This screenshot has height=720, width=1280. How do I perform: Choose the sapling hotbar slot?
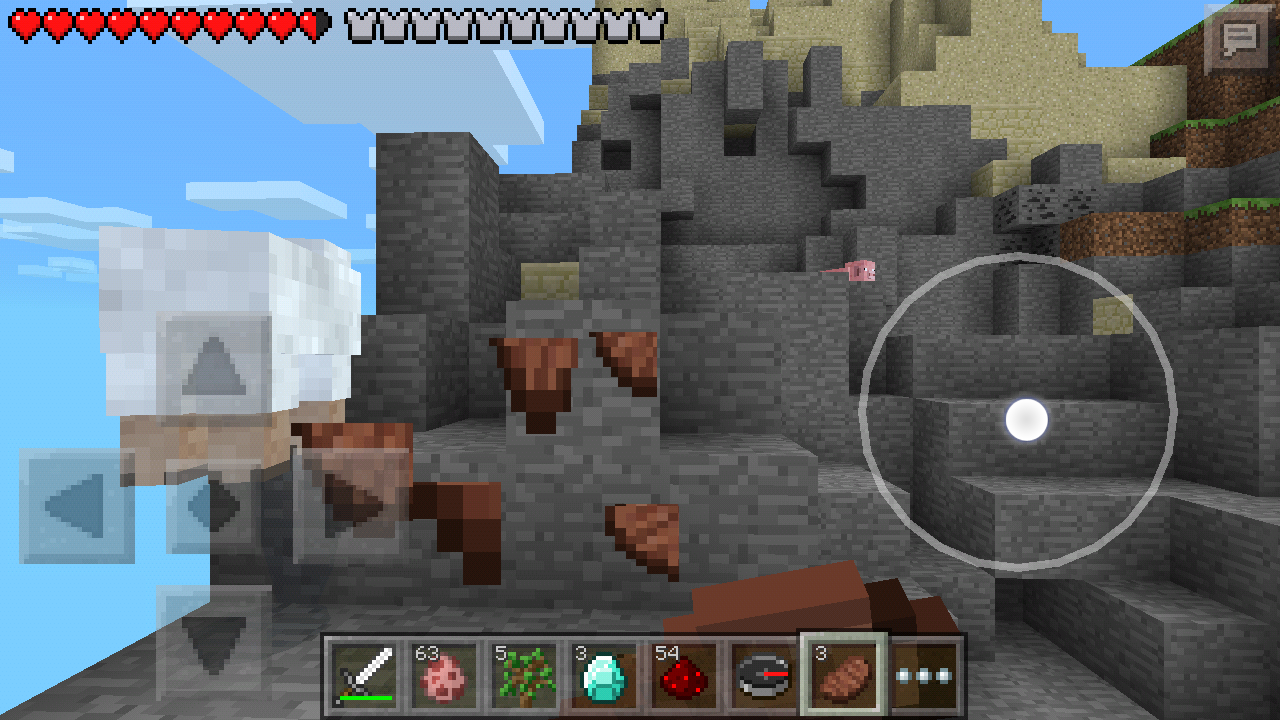(522, 675)
